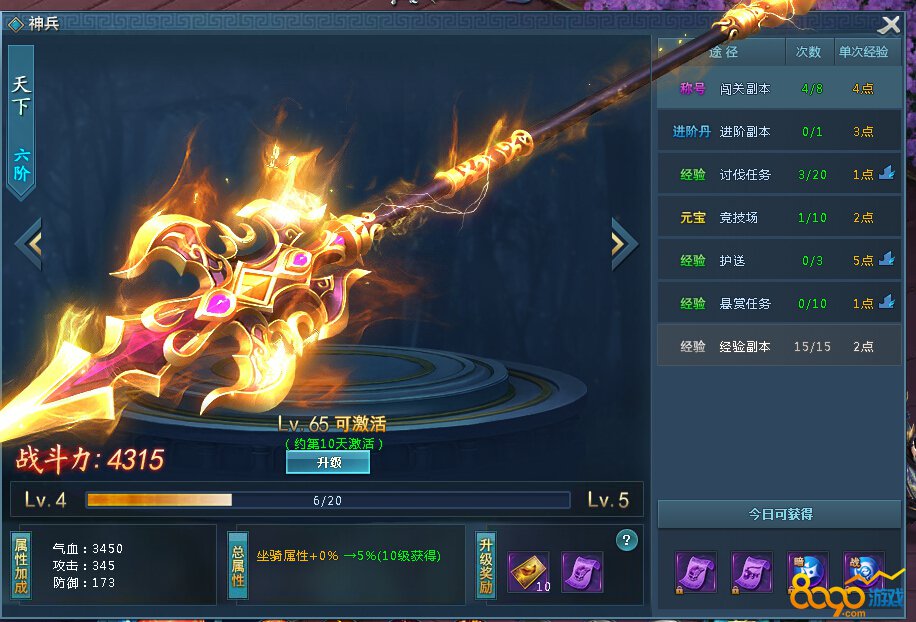Show the previous weapon with left arrow

tap(28, 243)
